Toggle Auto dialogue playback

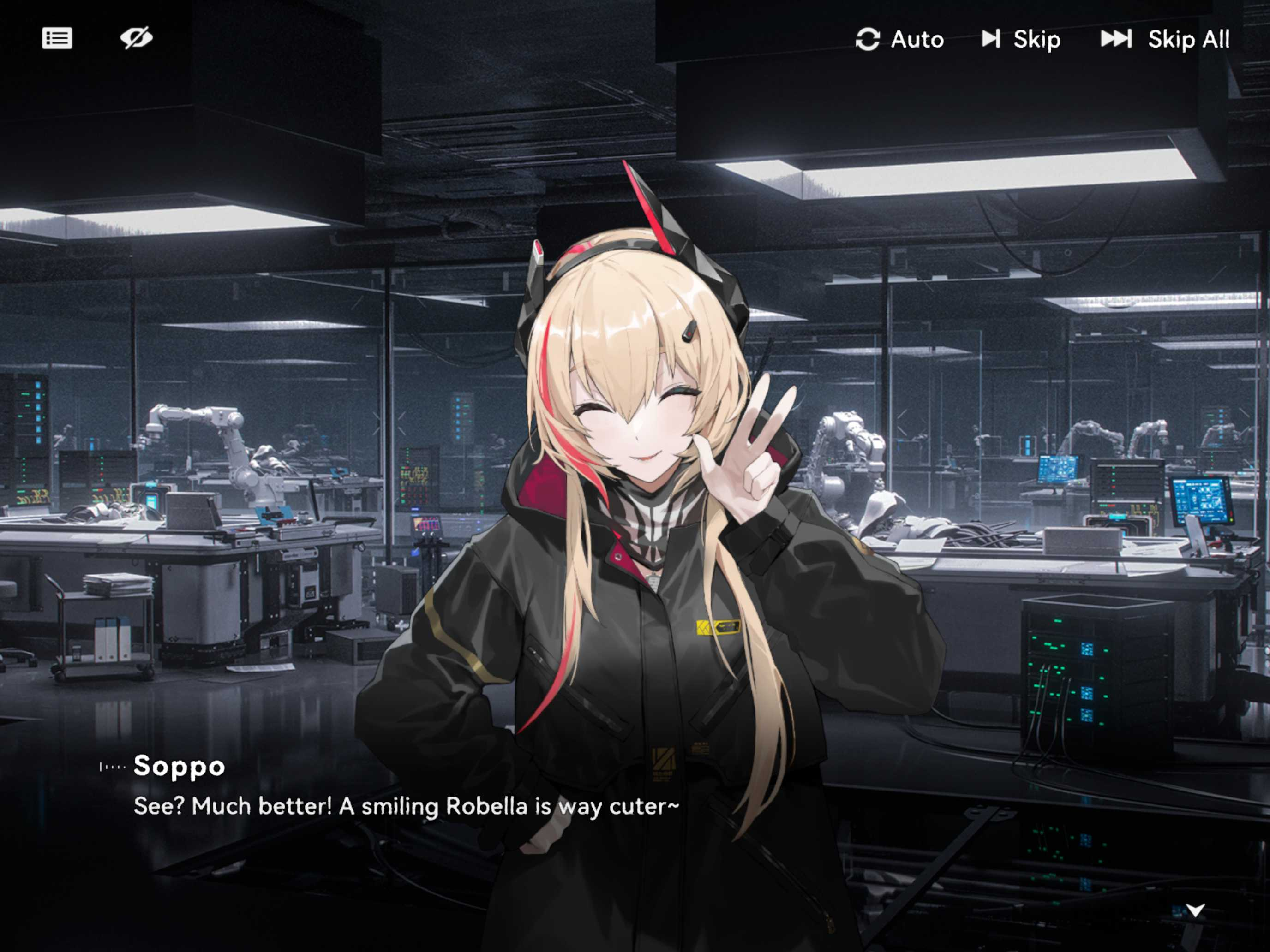coord(900,40)
